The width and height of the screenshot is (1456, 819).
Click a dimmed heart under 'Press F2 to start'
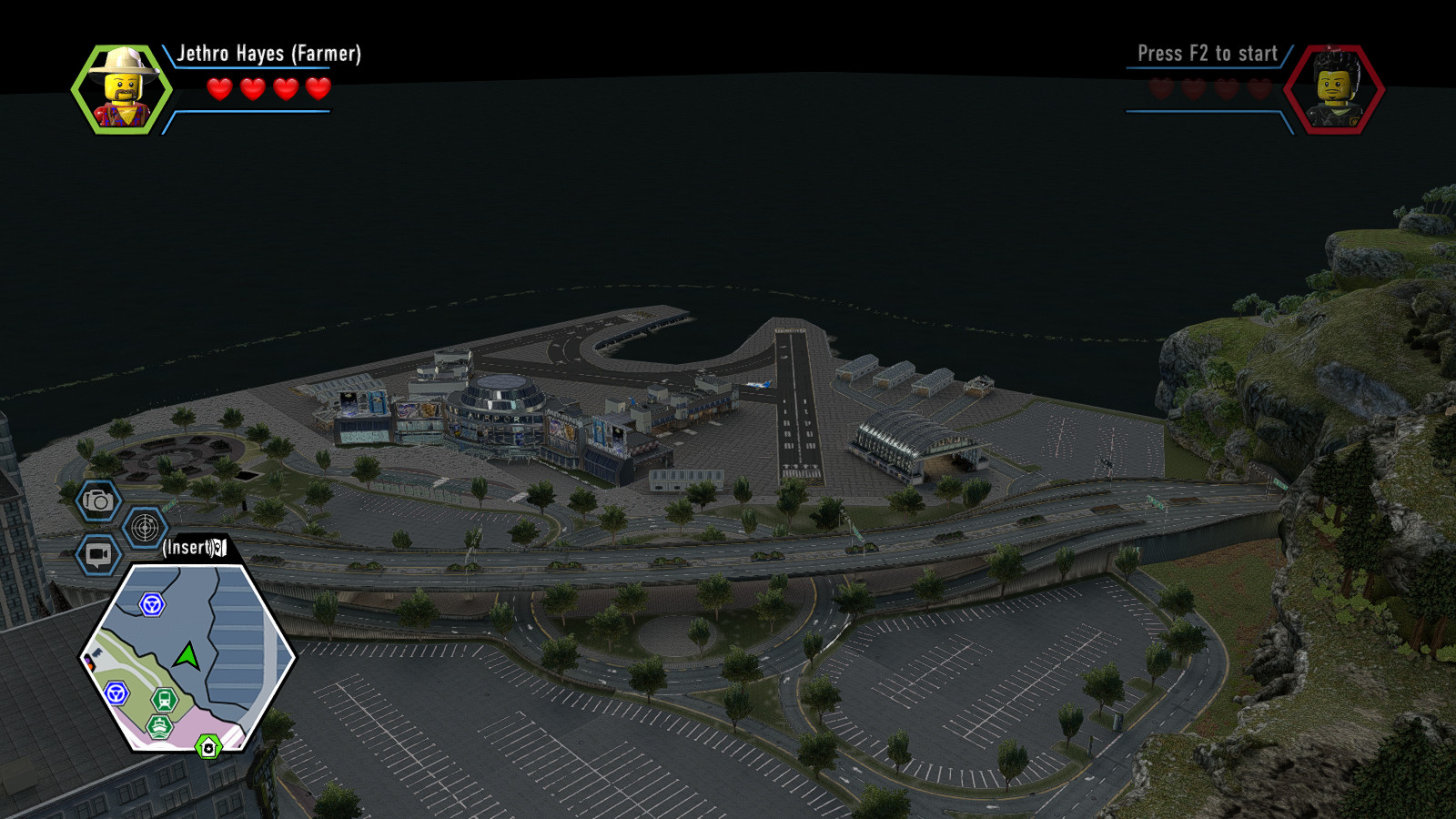(x=1160, y=88)
